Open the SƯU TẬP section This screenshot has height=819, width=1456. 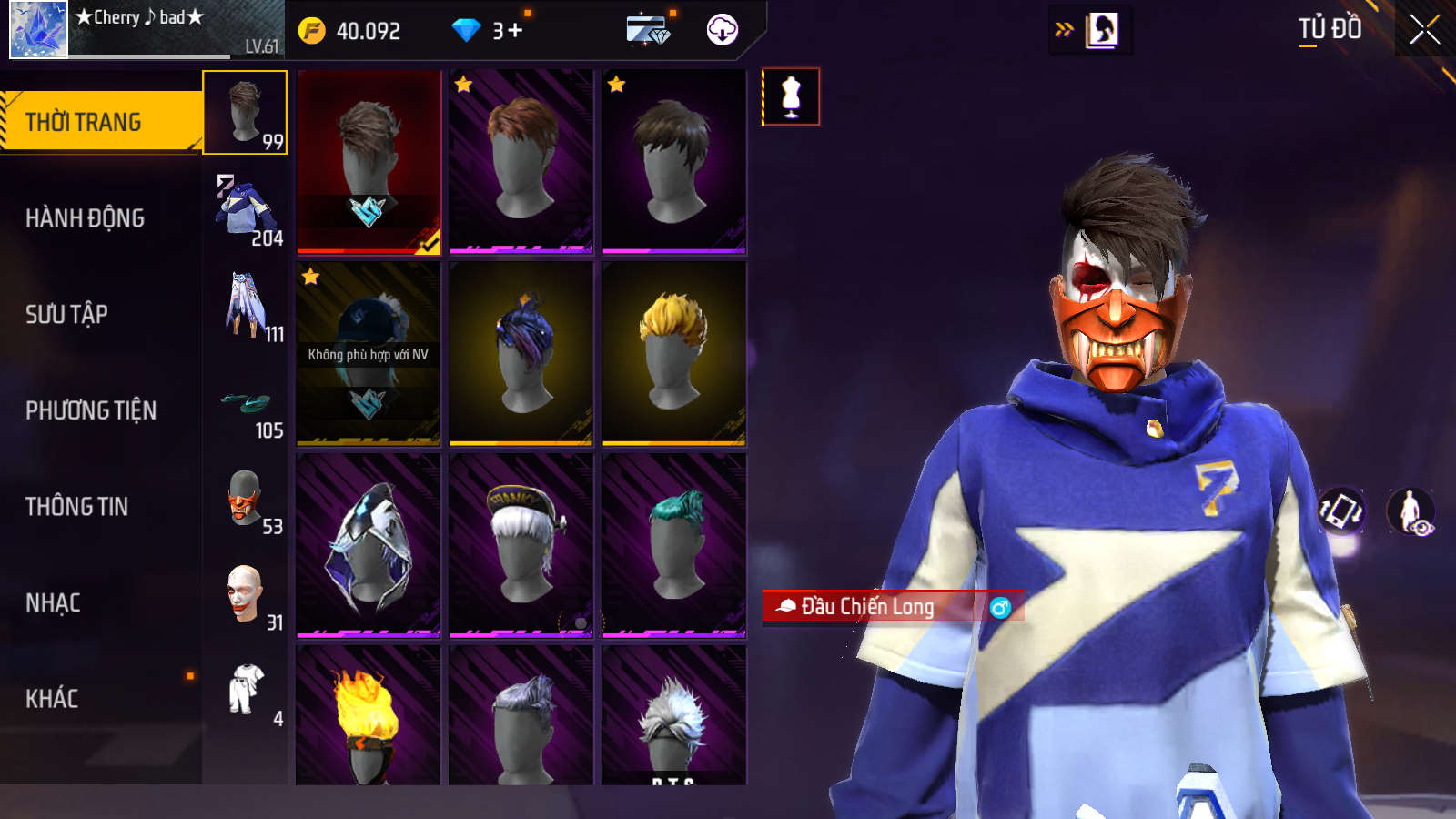pos(67,315)
